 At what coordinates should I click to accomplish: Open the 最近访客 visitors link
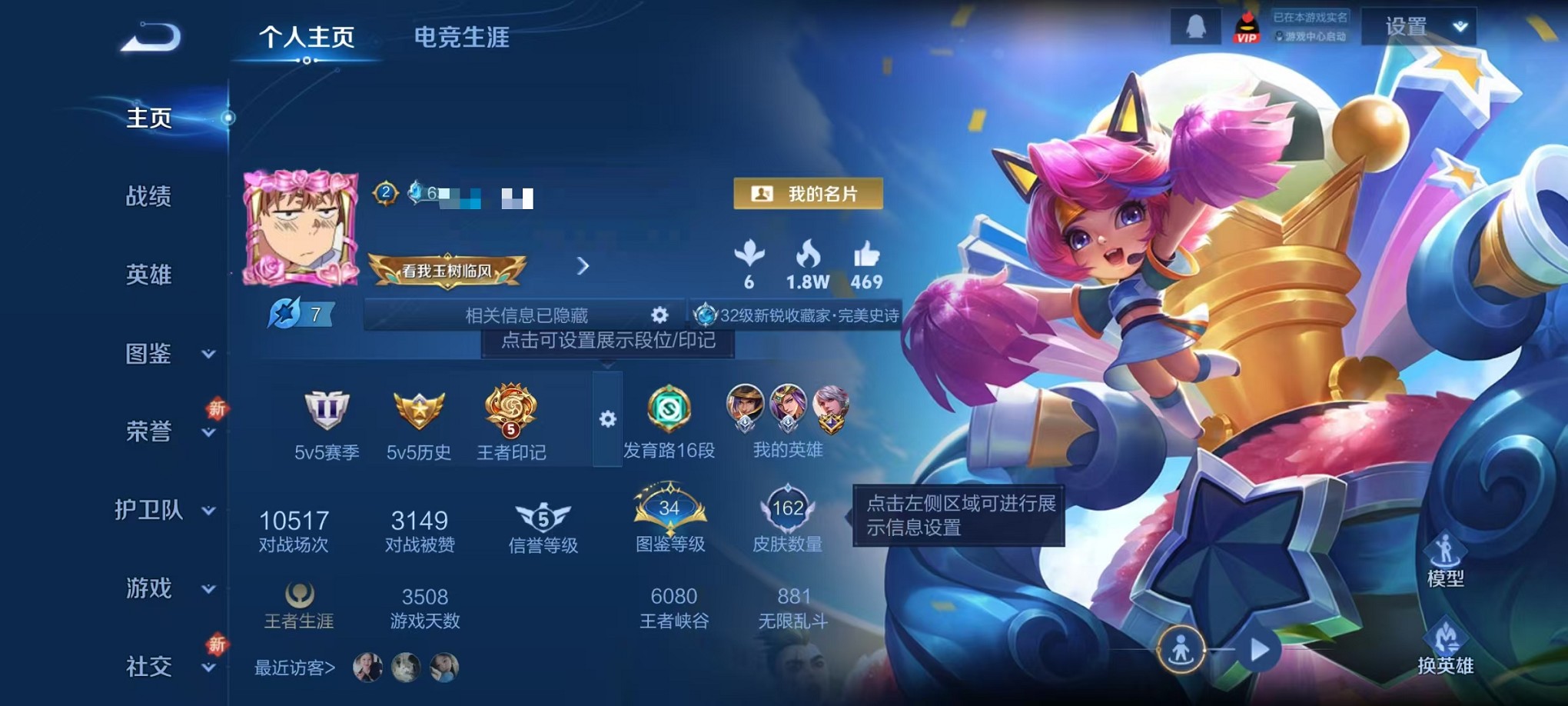292,668
